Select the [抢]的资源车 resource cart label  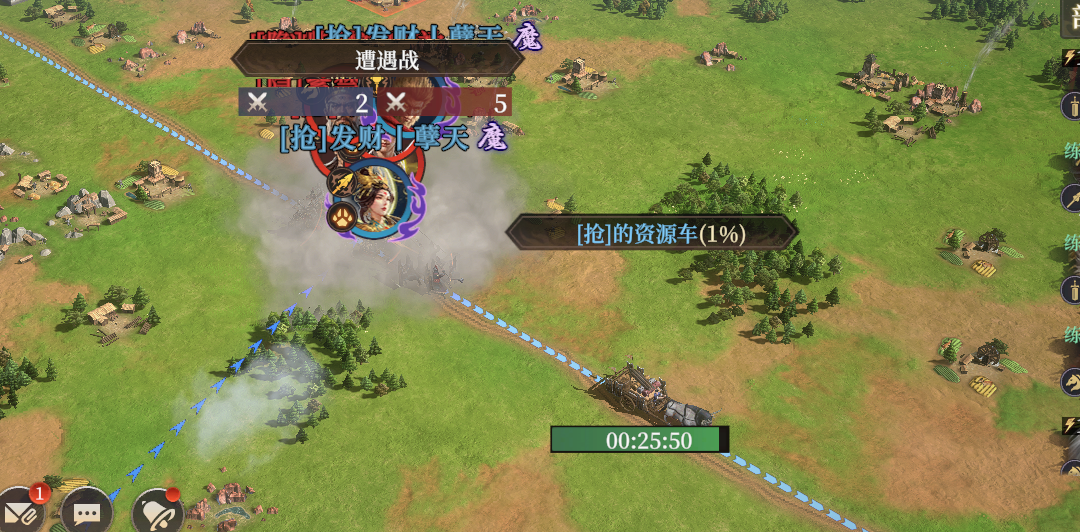pyautogui.click(x=652, y=234)
